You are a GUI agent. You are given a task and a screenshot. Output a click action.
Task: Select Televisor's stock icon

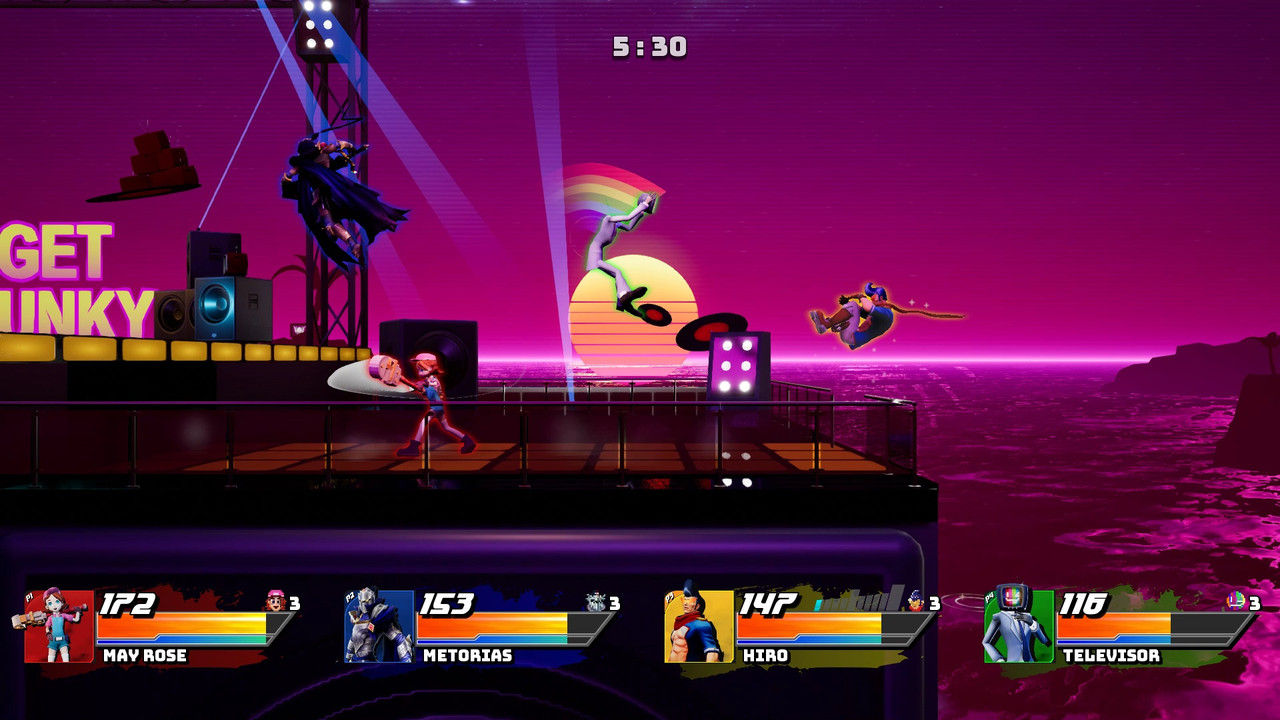1236,602
